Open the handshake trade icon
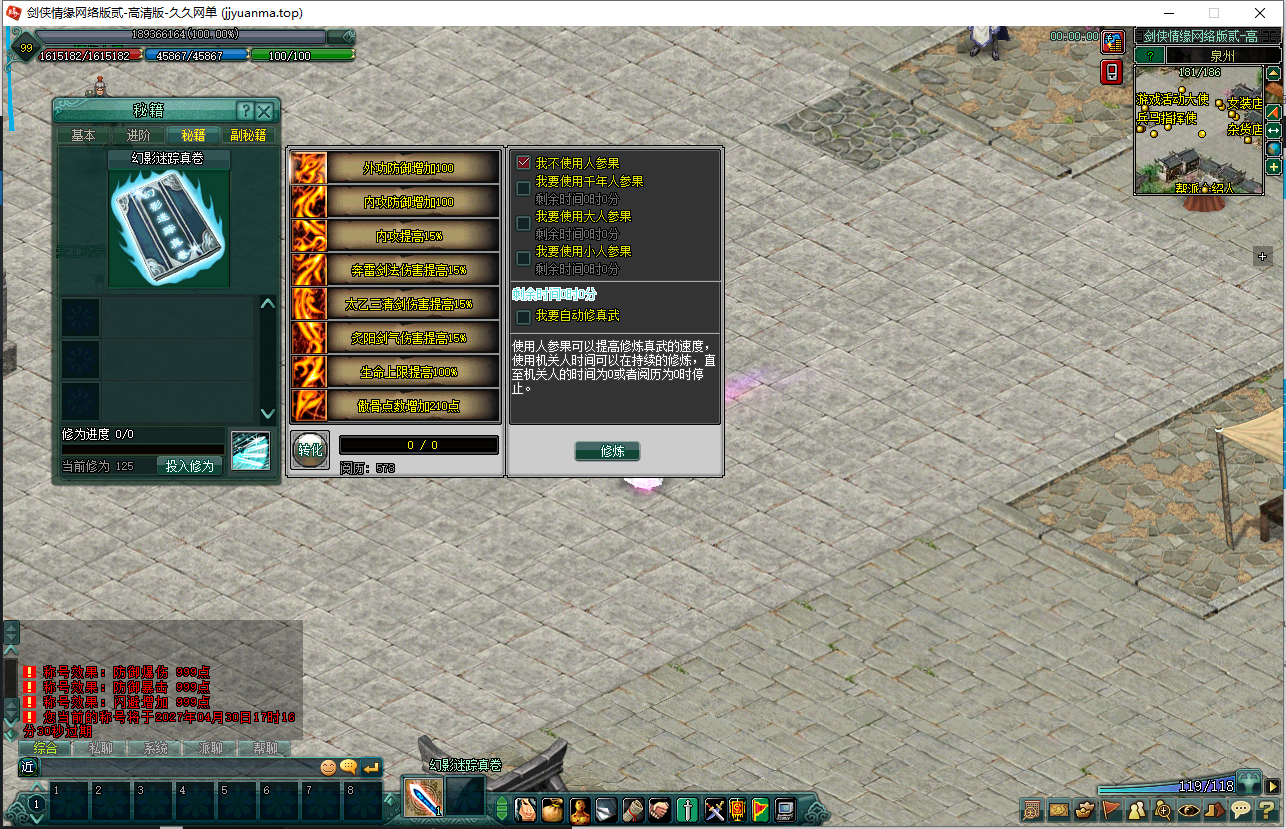1286x829 pixels. (x=659, y=810)
